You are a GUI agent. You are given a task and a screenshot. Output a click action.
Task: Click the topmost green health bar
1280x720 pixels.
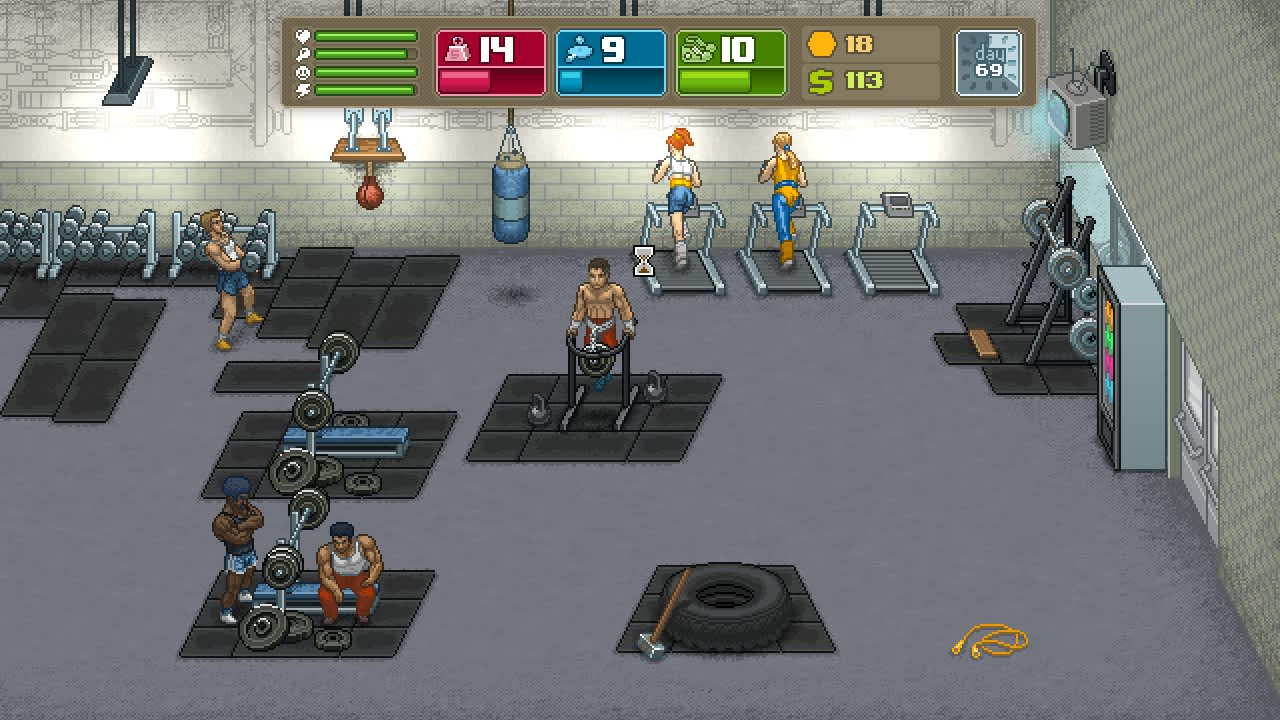click(365, 36)
